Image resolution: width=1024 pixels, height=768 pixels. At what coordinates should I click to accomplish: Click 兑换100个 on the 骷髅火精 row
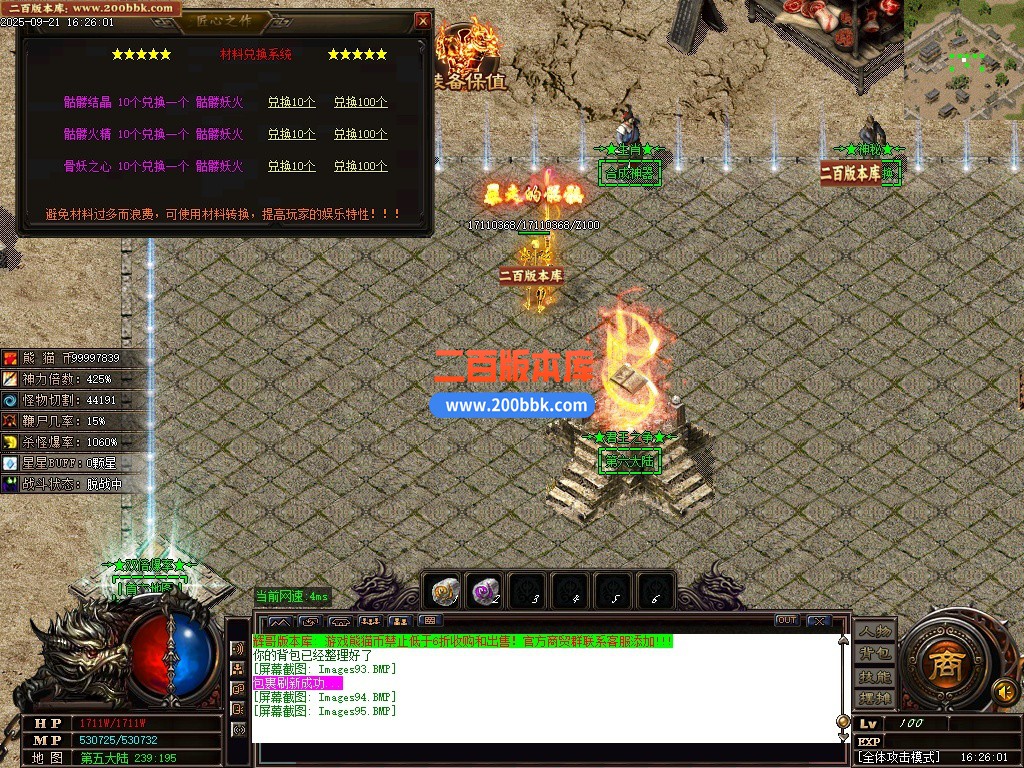pos(360,134)
